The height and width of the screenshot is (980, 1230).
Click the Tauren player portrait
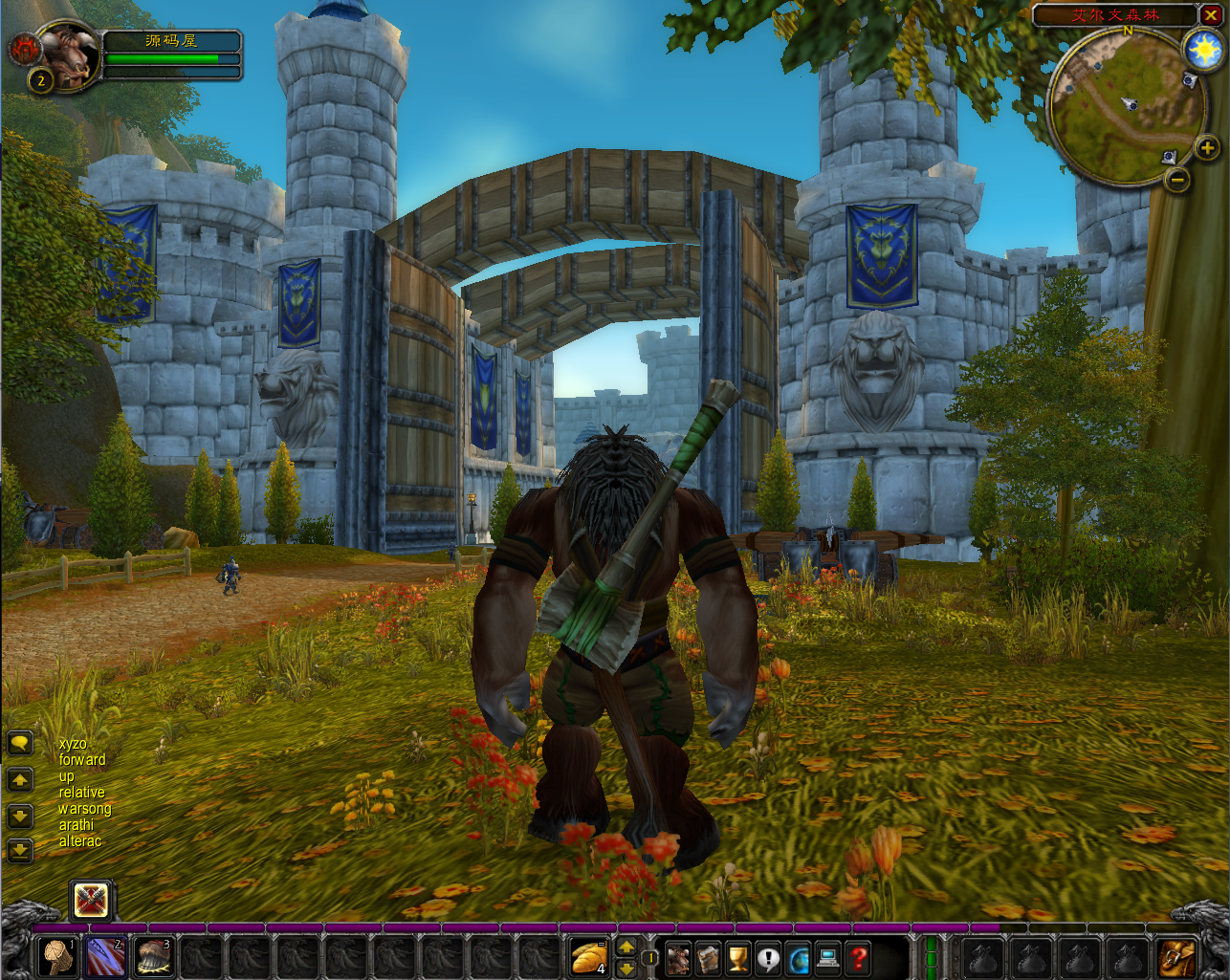coord(69,56)
